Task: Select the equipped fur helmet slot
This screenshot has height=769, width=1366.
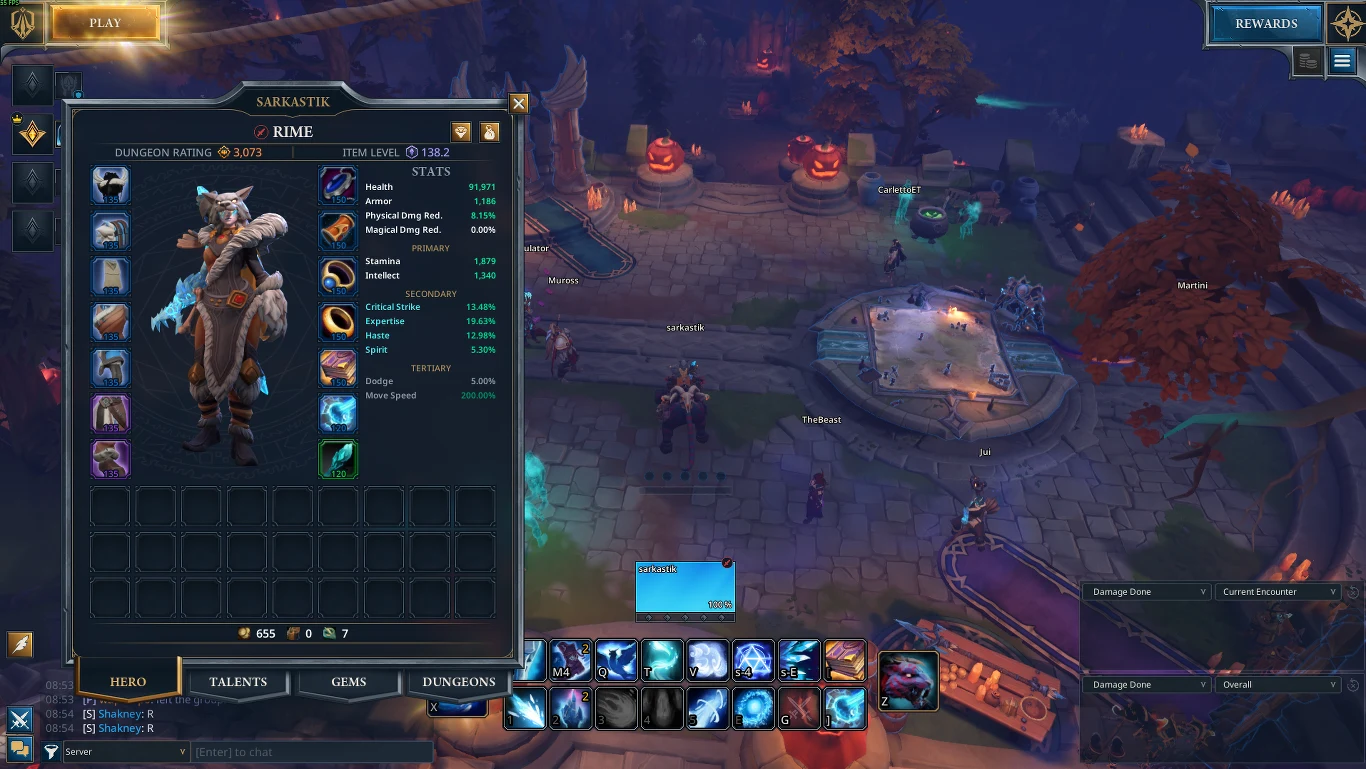Action: click(x=111, y=186)
